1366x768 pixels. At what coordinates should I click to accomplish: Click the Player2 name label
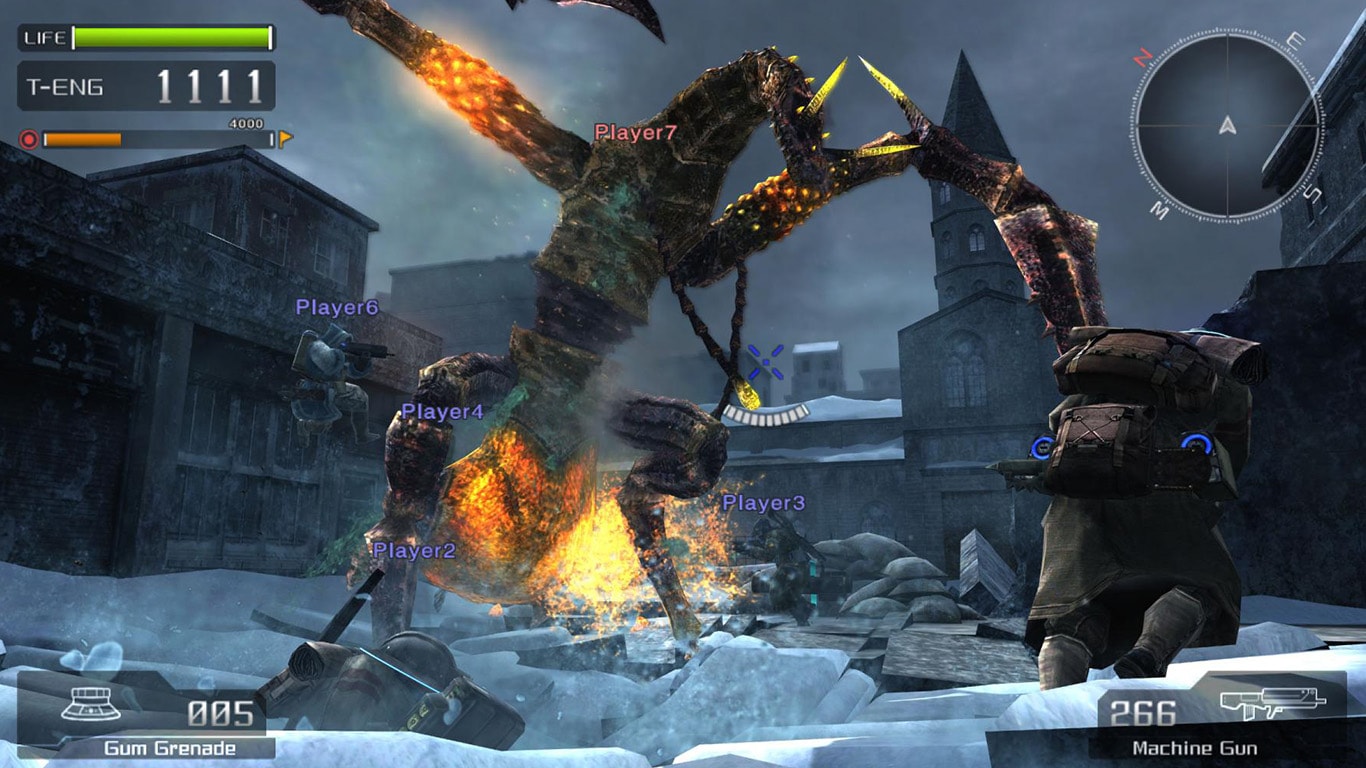click(414, 551)
